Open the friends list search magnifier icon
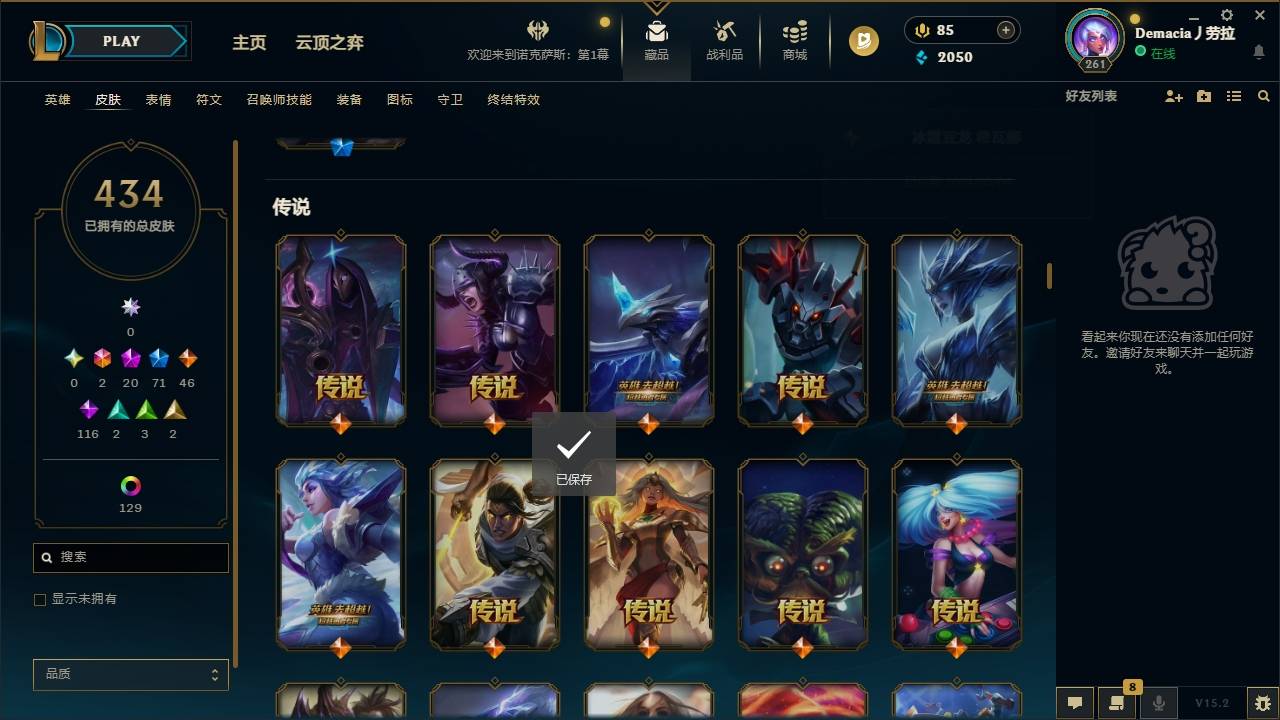This screenshot has width=1280, height=720. 1263,96
